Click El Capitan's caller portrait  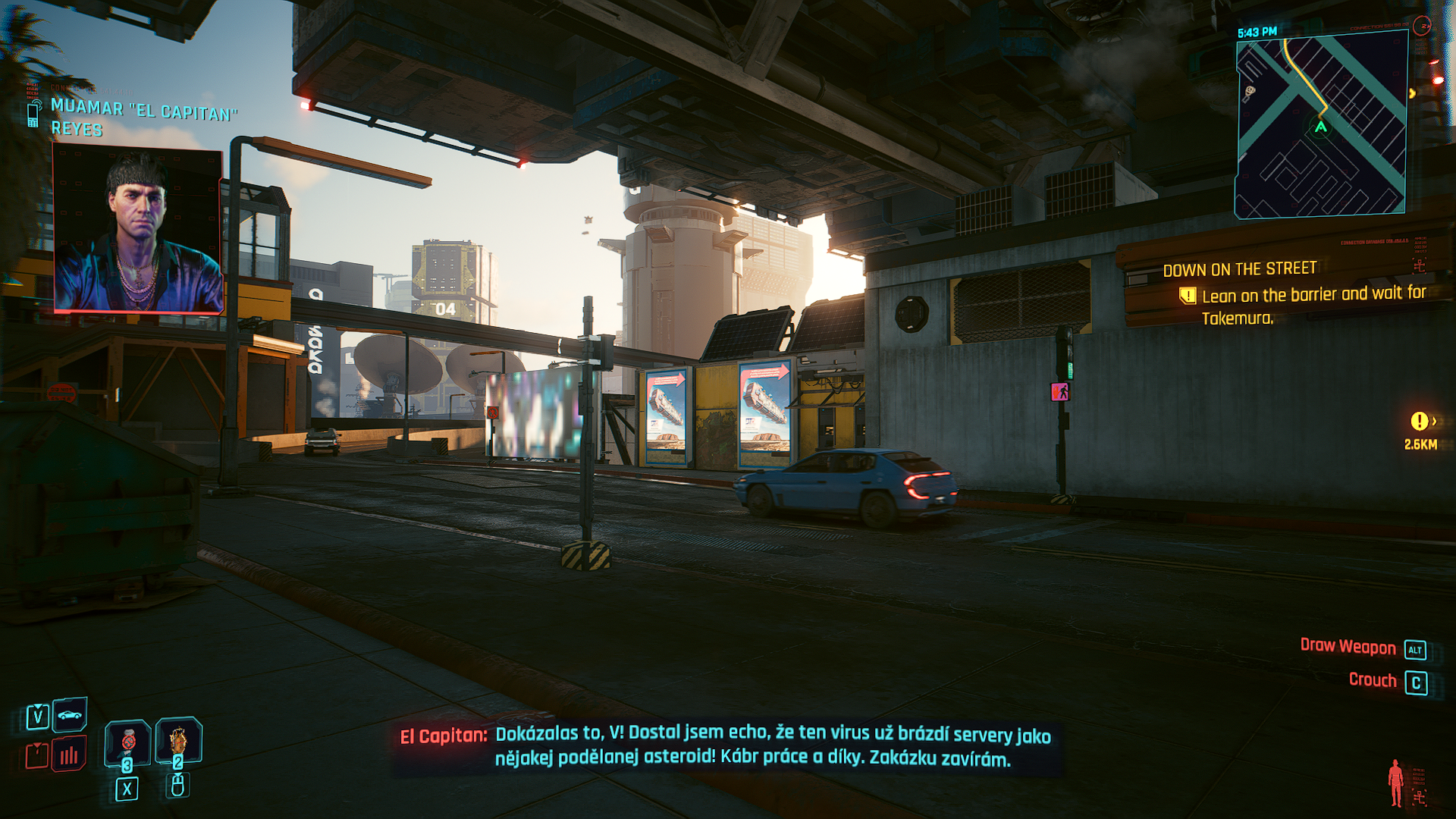coord(138,230)
